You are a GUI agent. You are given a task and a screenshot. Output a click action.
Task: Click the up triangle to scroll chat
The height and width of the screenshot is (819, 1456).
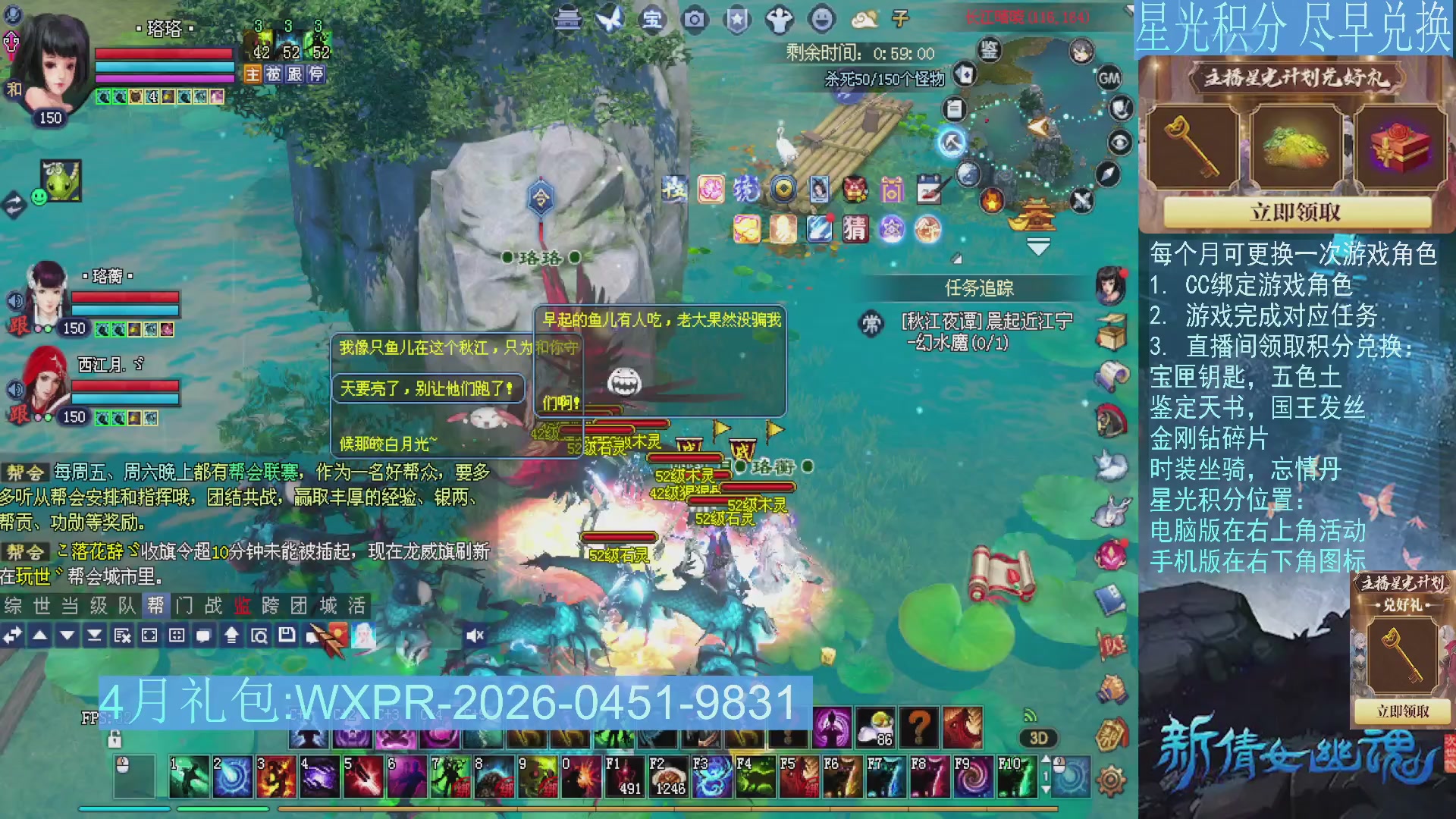pos(42,637)
